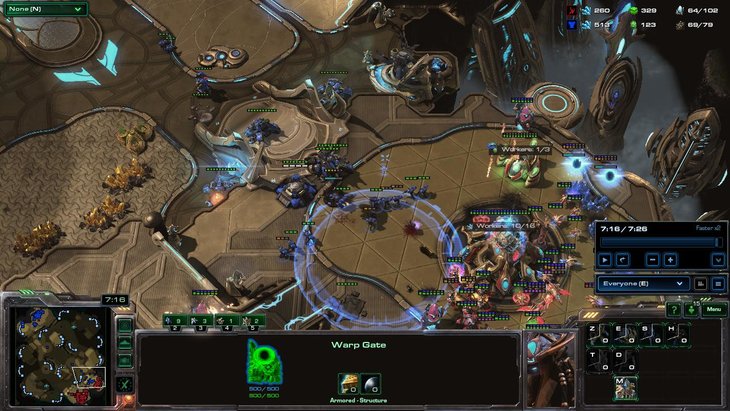Click the Warp Gate wireframe portrait
The width and height of the screenshot is (730, 411).
click(261, 361)
